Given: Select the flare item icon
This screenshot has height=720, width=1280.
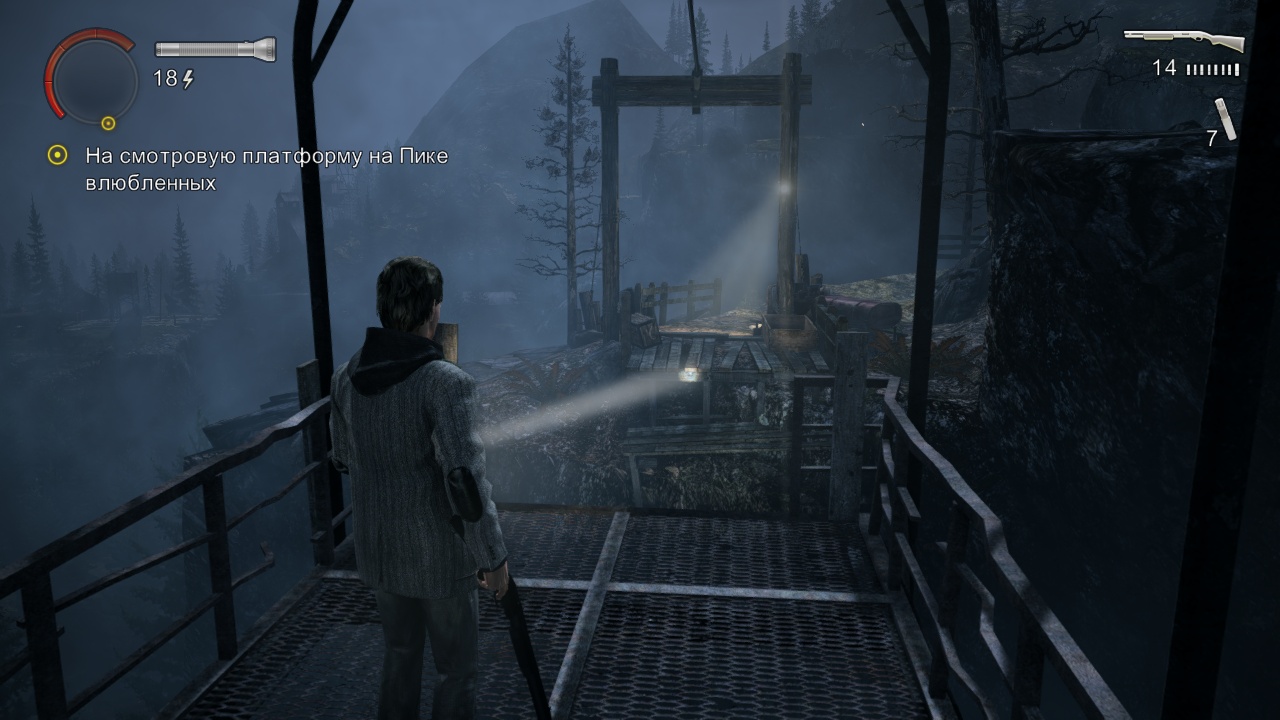Looking at the screenshot, I should (1227, 118).
